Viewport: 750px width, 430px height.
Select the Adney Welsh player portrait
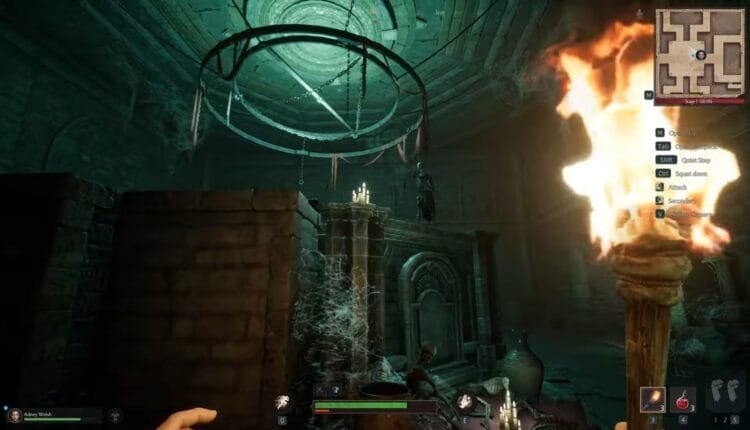point(15,414)
